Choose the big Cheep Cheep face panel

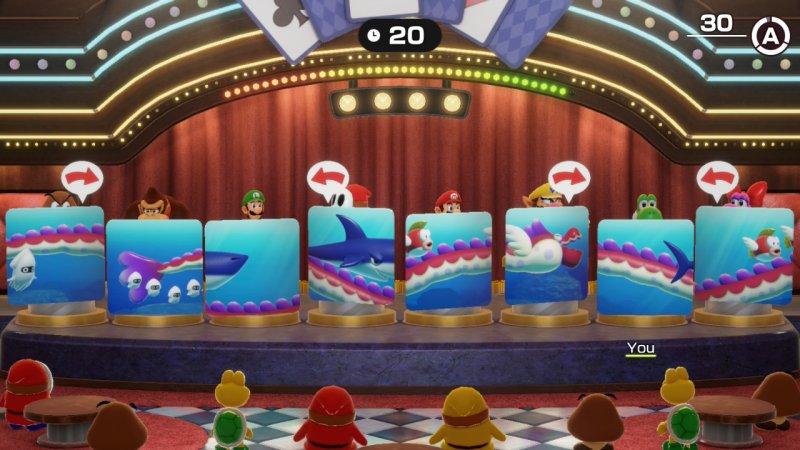pyautogui.click(x=448, y=260)
